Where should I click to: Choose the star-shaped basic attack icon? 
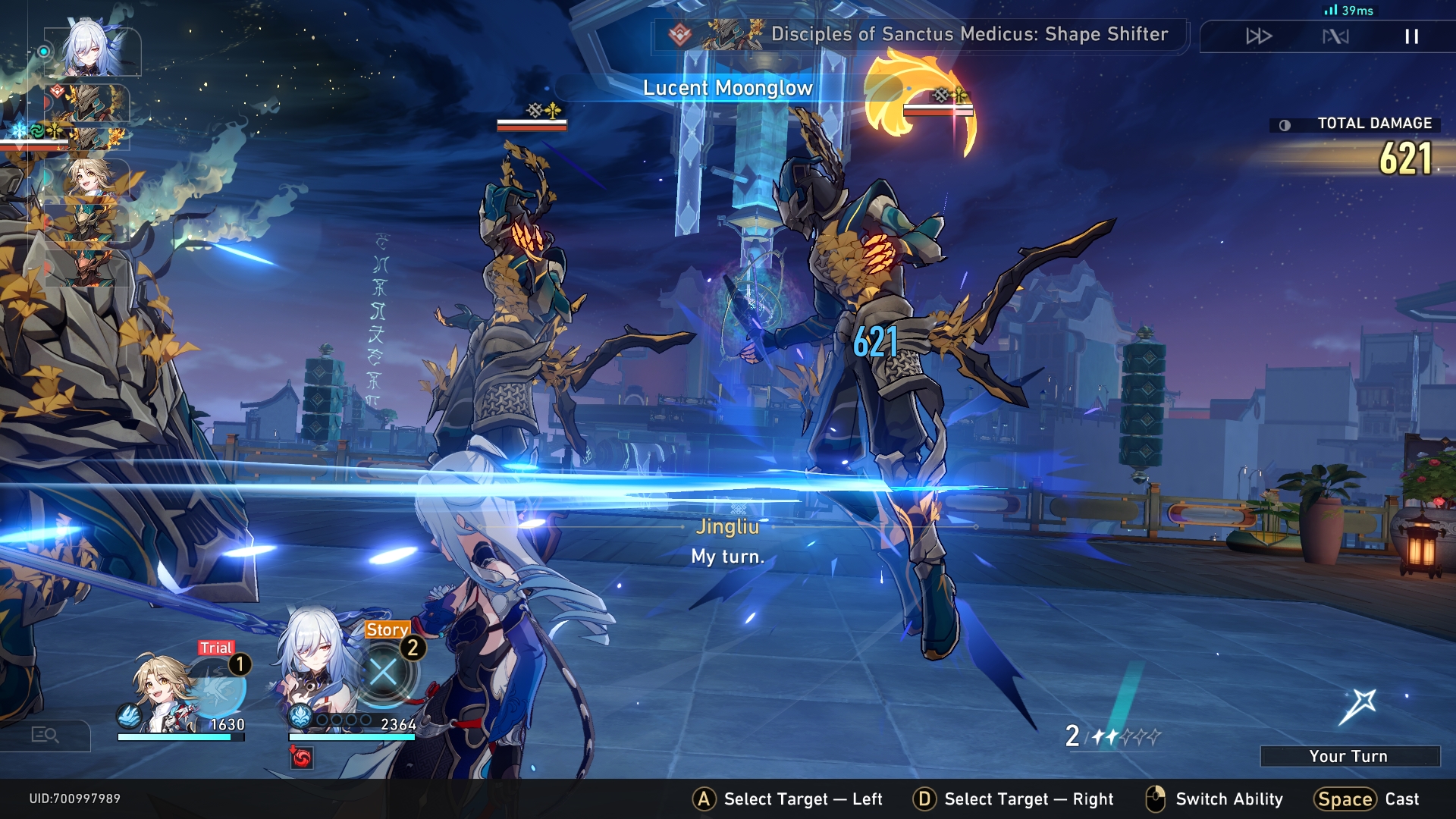pos(1357,706)
